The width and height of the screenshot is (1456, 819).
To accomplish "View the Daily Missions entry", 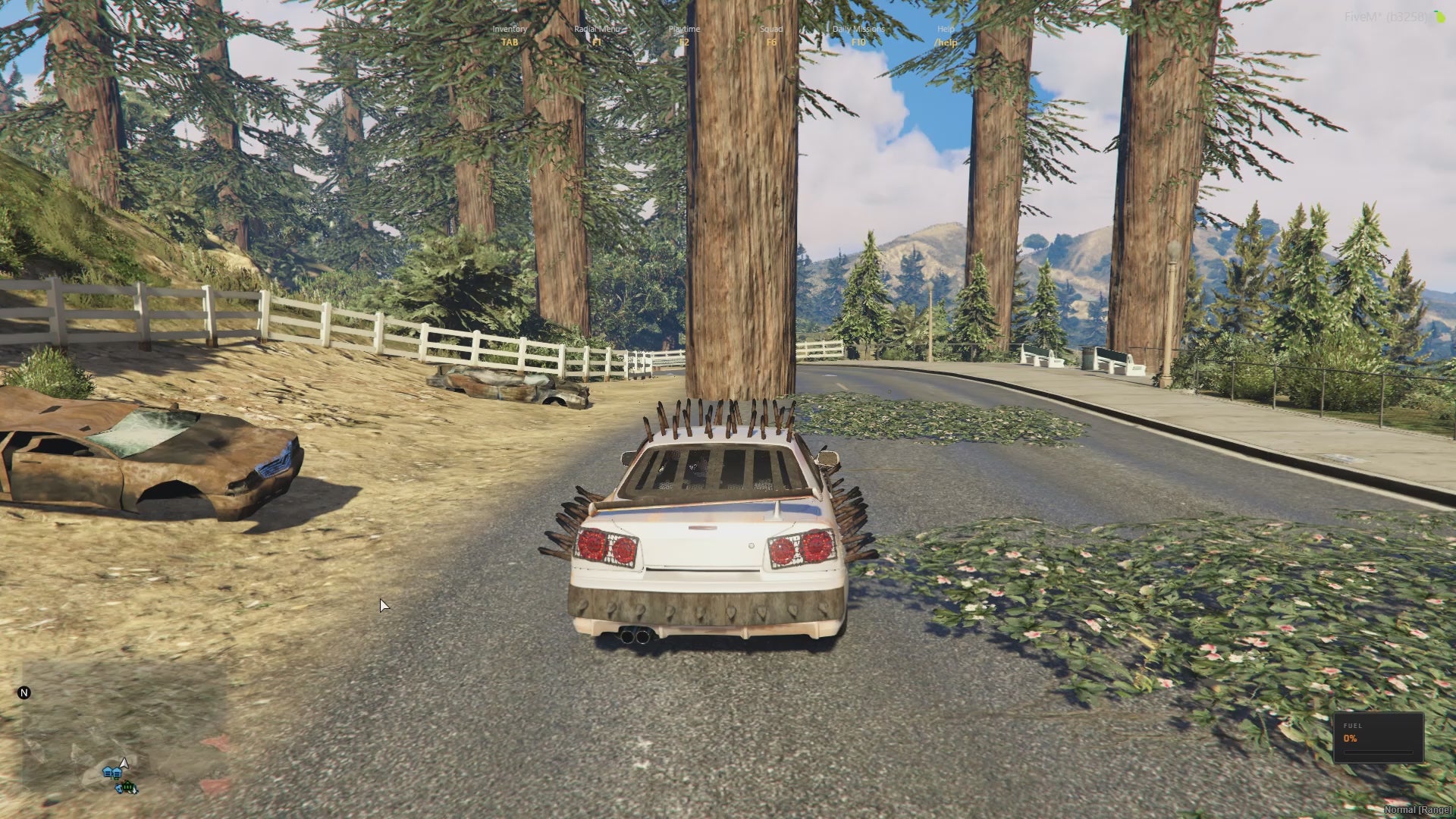I will point(858,35).
